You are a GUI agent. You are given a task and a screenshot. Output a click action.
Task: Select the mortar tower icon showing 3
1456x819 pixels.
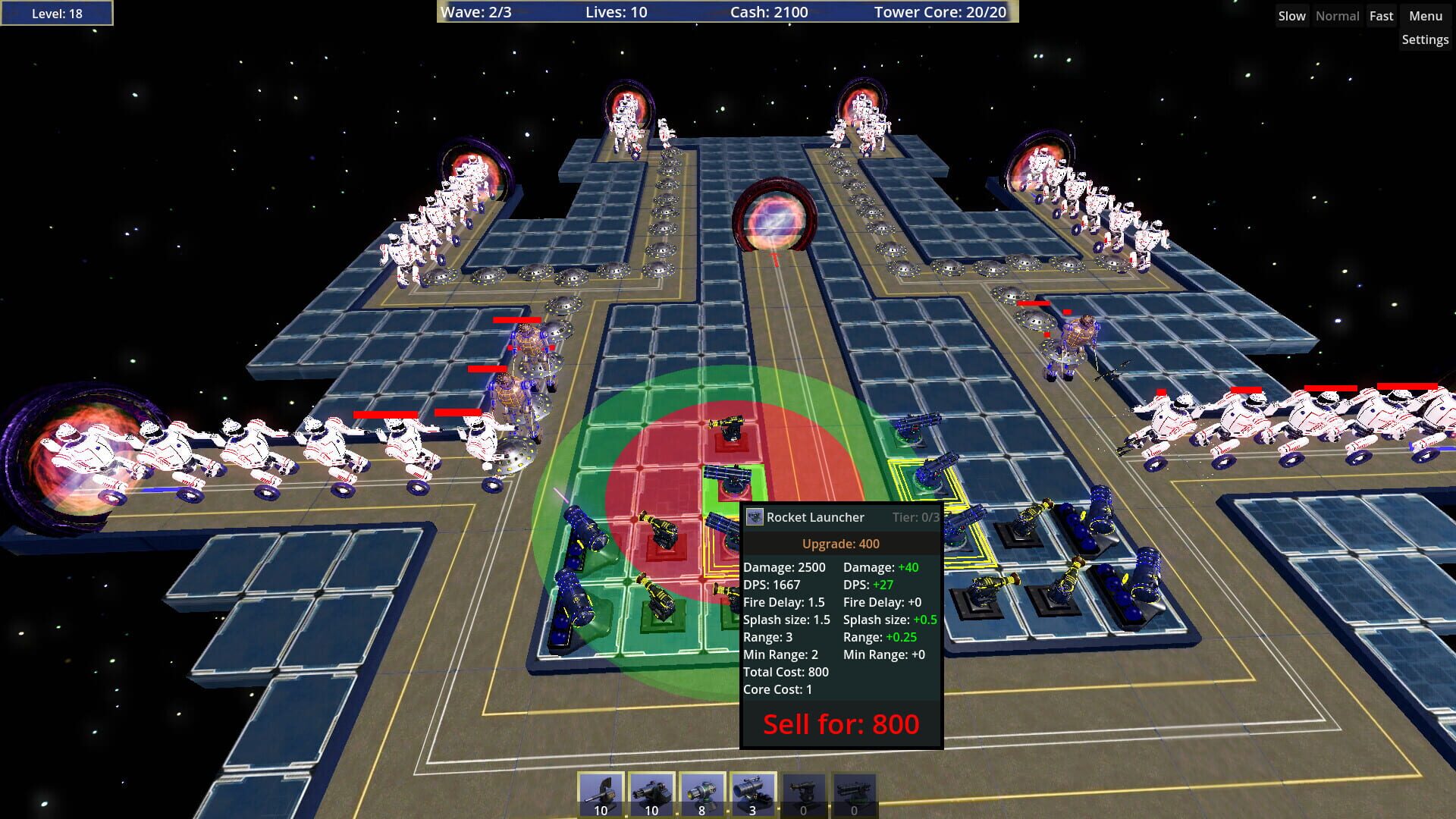752,792
